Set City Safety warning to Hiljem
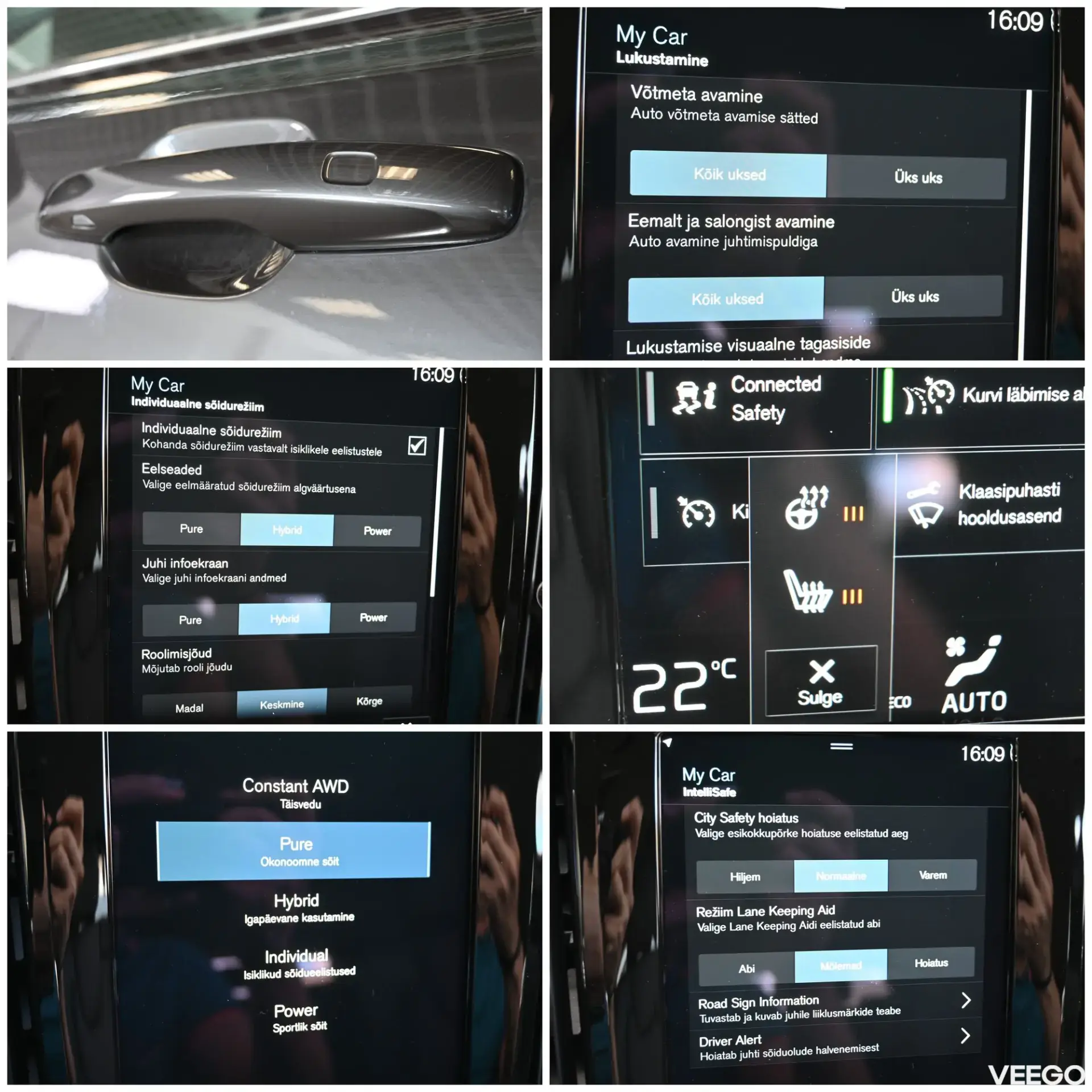This screenshot has height=1092, width=1092. pyautogui.click(x=744, y=877)
